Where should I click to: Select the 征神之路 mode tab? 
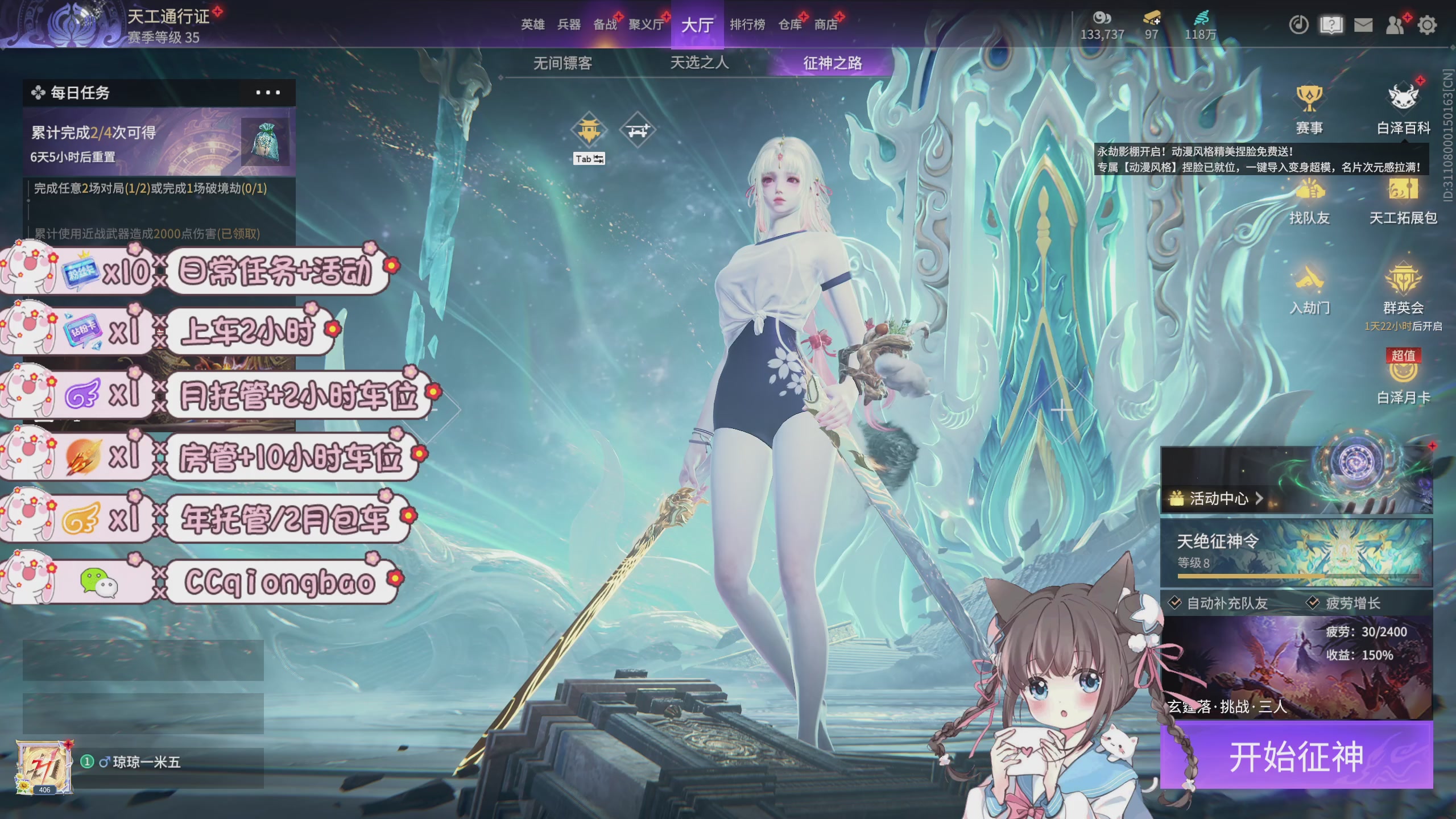pyautogui.click(x=832, y=63)
